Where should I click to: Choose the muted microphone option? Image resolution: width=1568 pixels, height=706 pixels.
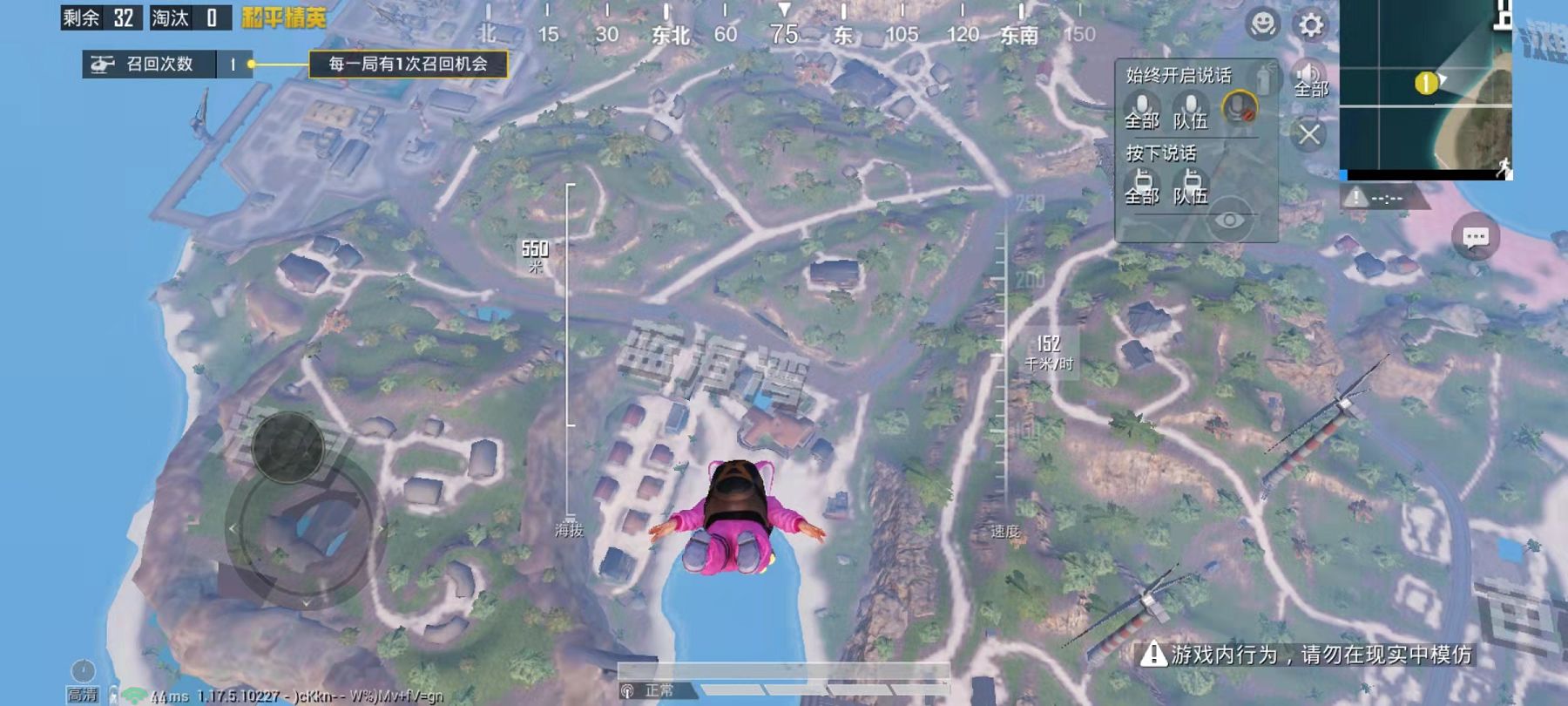coord(1239,108)
